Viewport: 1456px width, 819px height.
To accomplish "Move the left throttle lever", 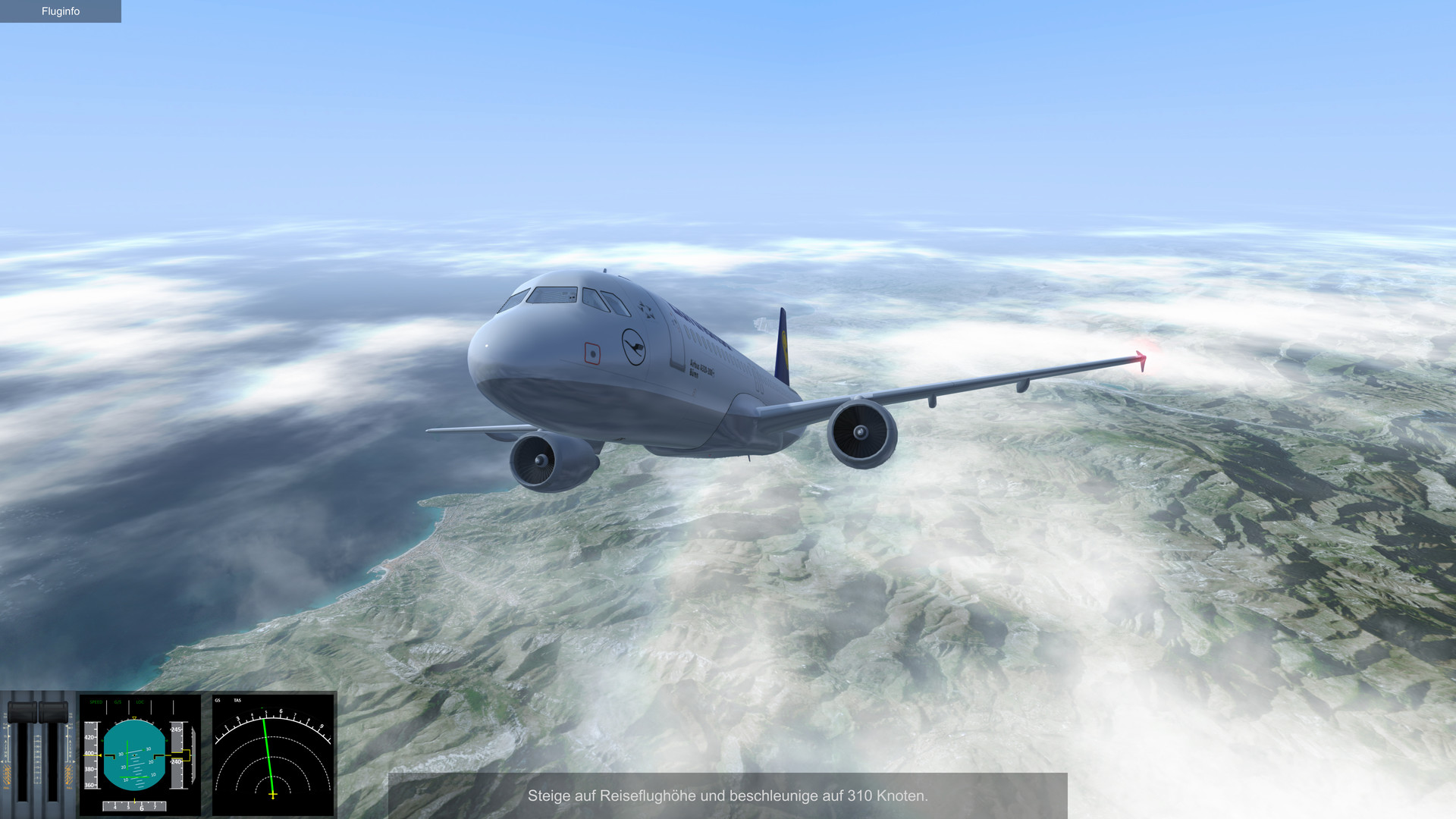I will click(x=23, y=711).
